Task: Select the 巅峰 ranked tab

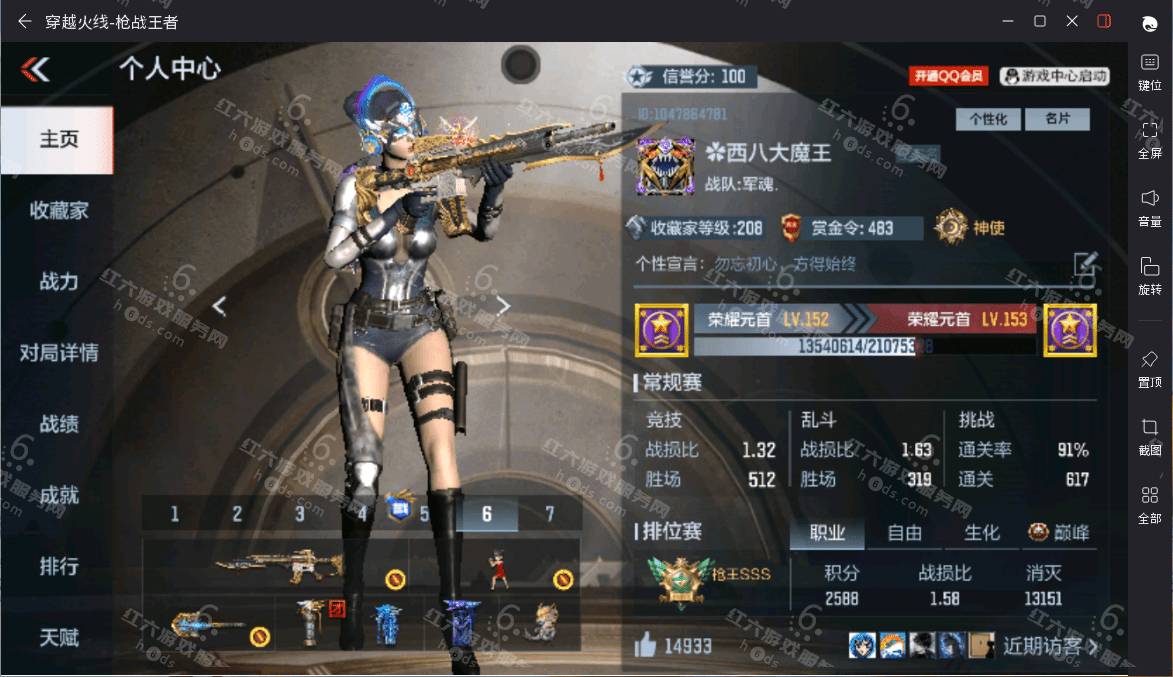Action: 1059,533
